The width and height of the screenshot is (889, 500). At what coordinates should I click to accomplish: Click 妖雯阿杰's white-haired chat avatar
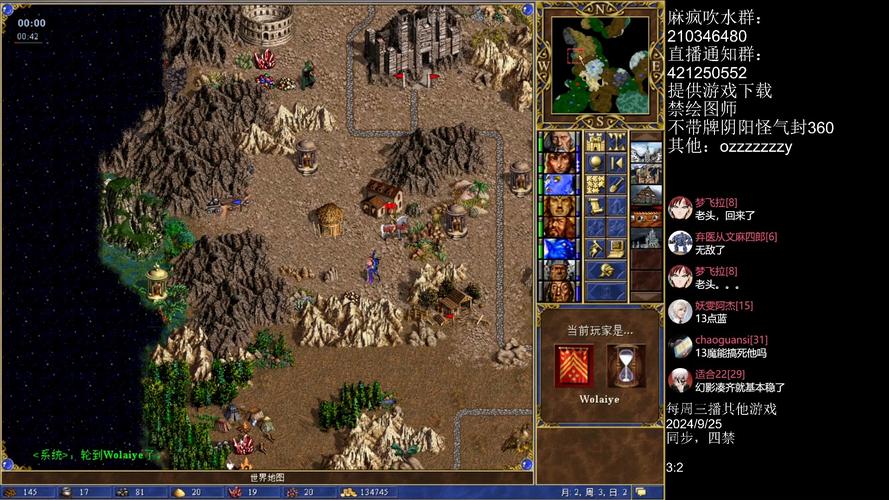tap(680, 311)
